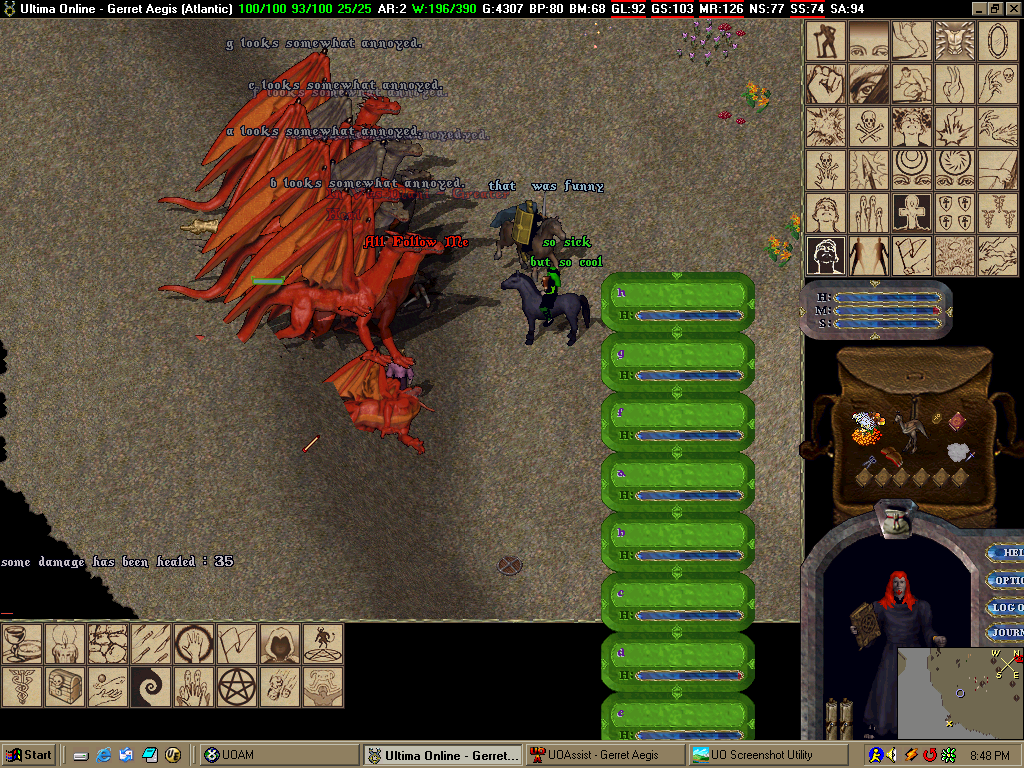Open the radar minimap with compass

(x=960, y=692)
